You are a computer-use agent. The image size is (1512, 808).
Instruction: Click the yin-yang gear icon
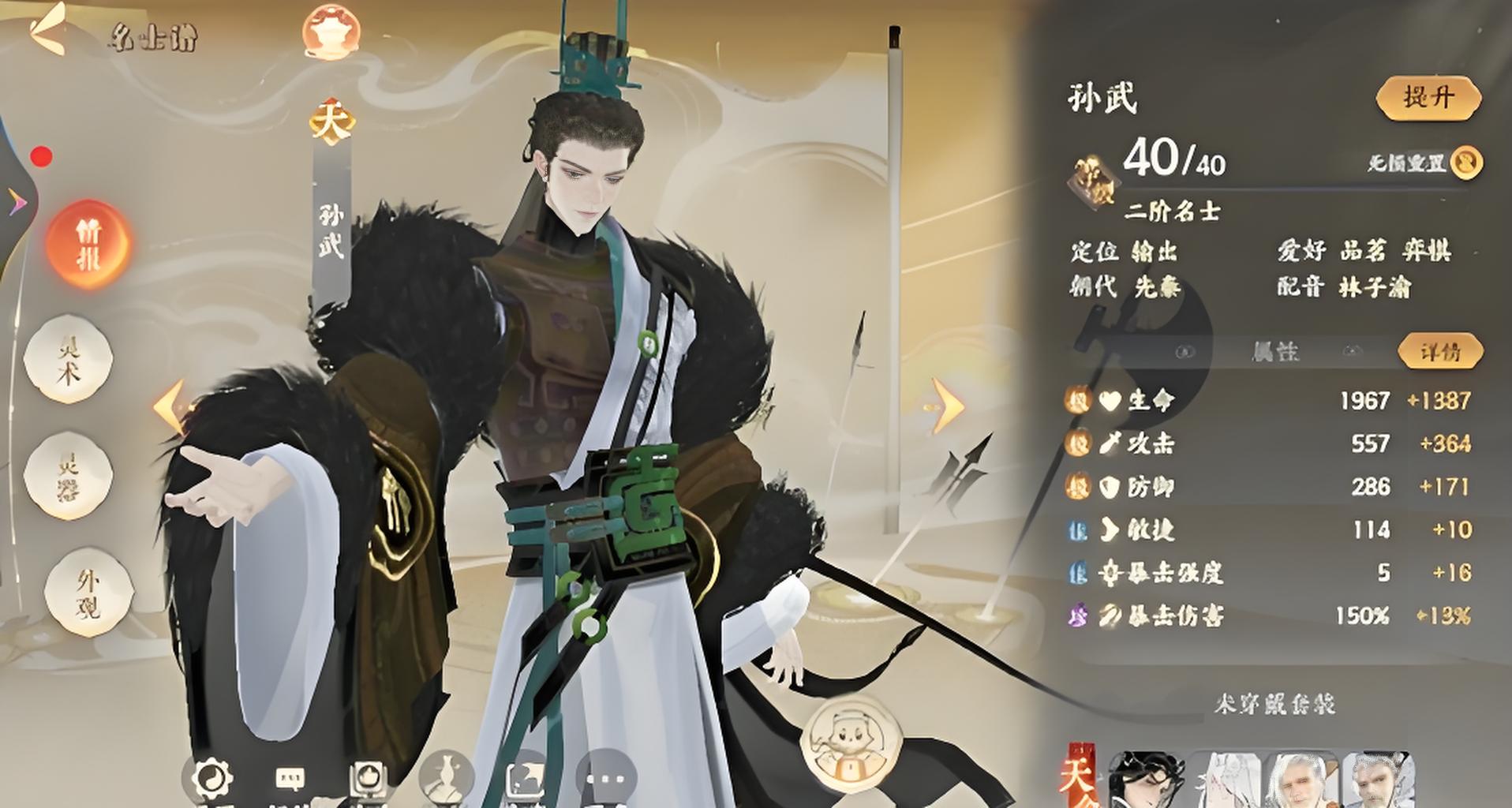point(212,778)
